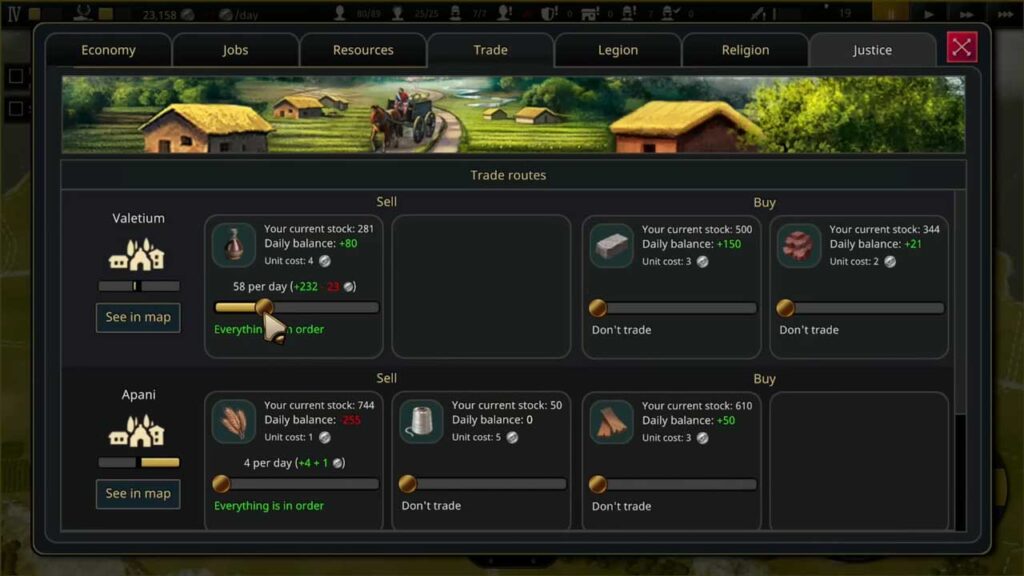Adjust the Valetium pottery sell slider
1024x576 pixels.
(264, 308)
